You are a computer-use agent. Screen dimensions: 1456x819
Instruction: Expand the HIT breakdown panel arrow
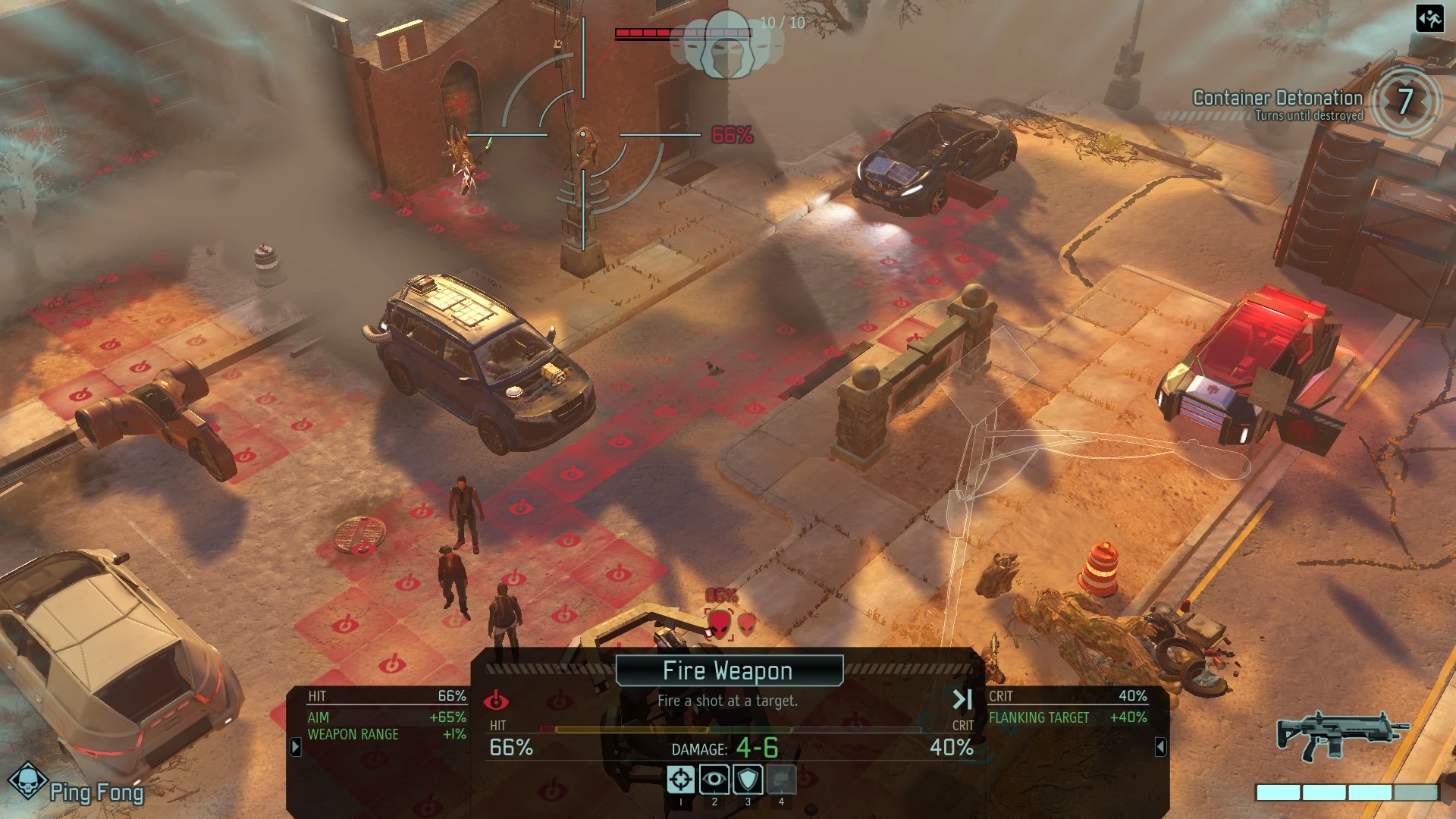point(296,746)
